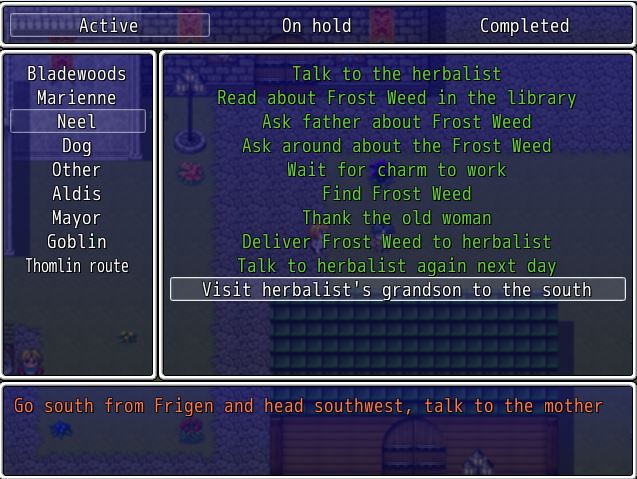Click the Thank the old woman entry
Image resolution: width=637 pixels, height=479 pixels.
tap(397, 218)
